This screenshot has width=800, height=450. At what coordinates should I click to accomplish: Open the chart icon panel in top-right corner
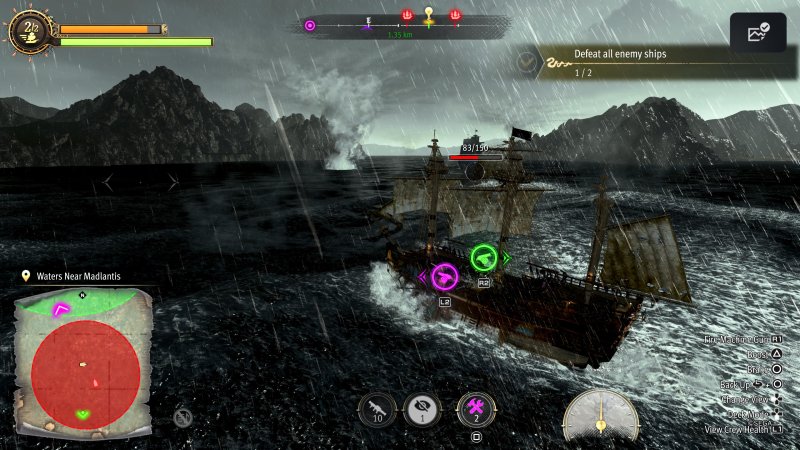click(757, 33)
